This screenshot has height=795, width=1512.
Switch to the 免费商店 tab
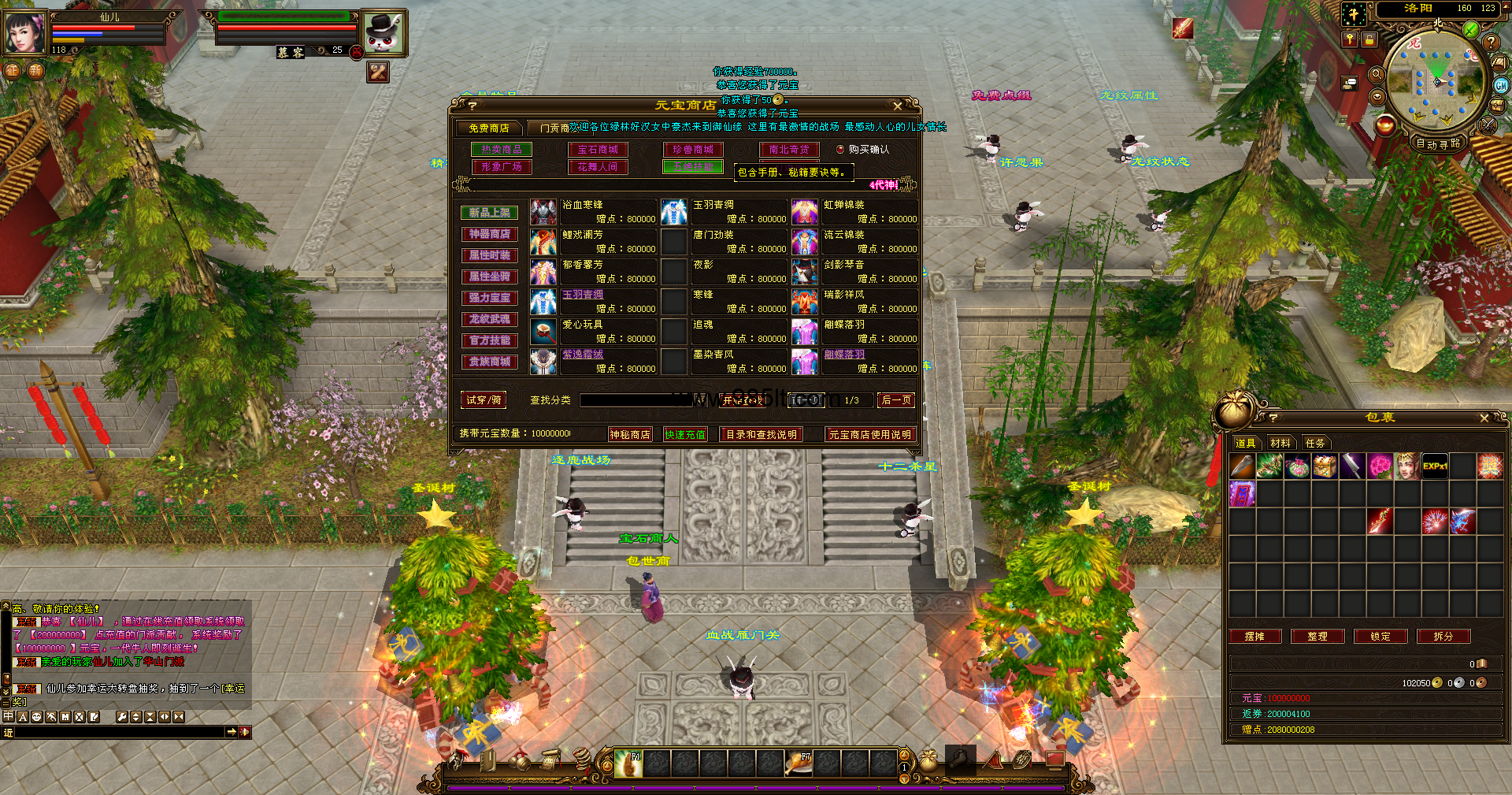click(x=489, y=128)
